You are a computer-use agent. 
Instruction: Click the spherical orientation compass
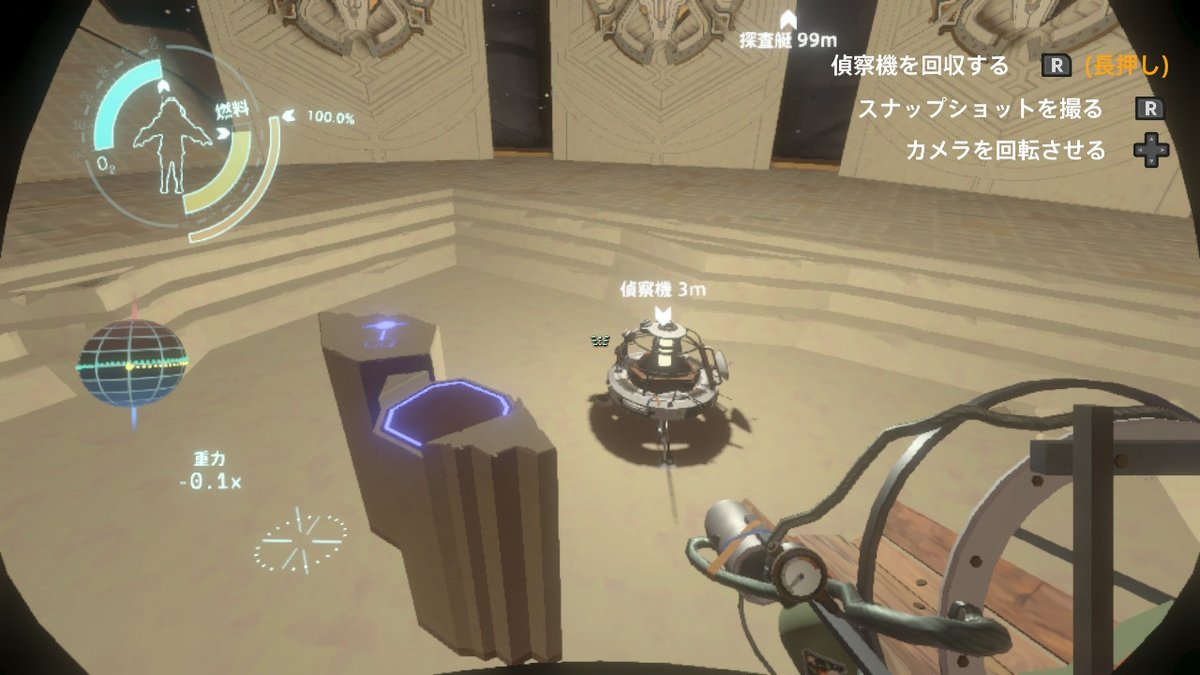pos(131,362)
